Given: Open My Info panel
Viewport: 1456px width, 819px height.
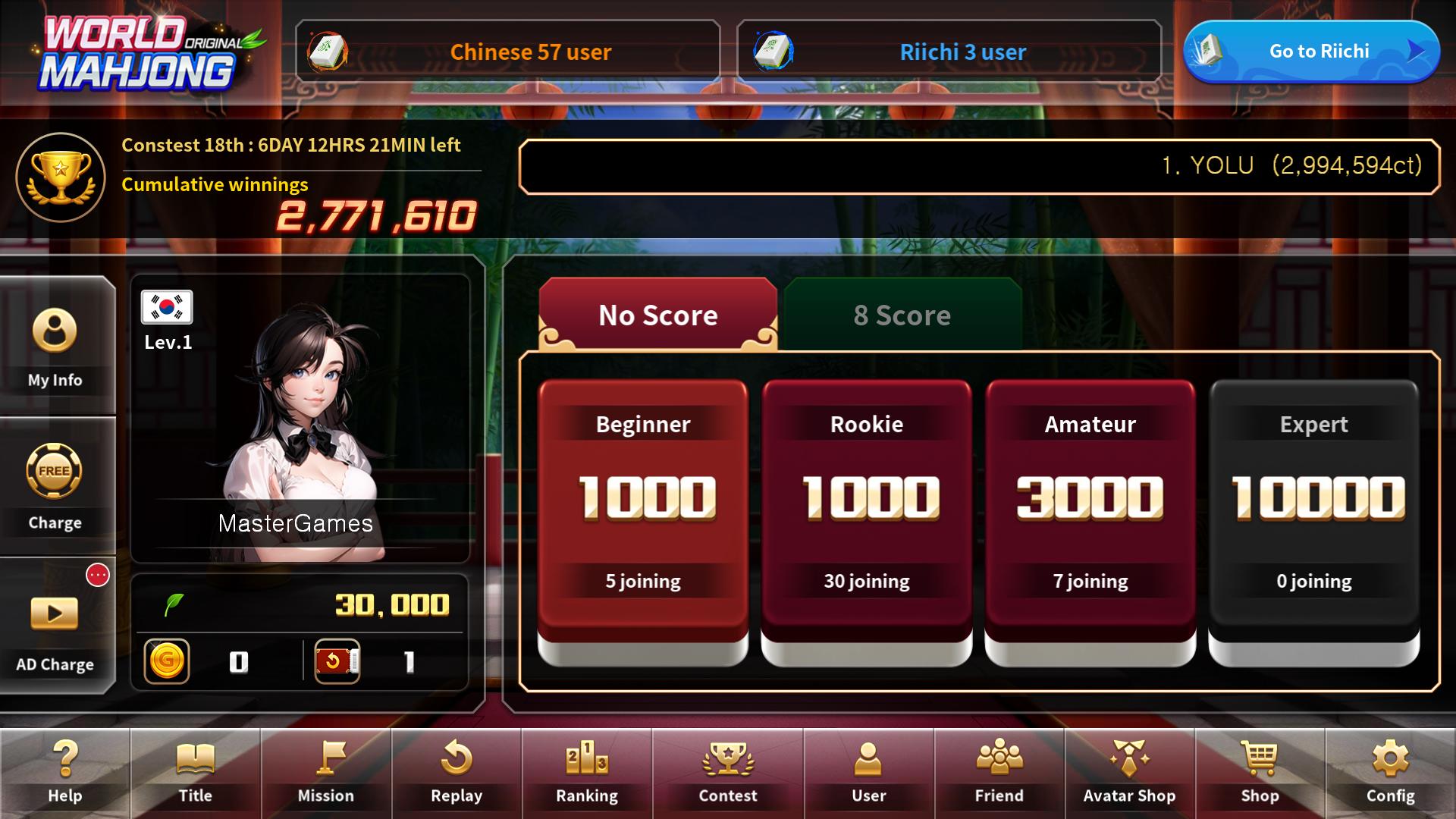Looking at the screenshot, I should [57, 345].
